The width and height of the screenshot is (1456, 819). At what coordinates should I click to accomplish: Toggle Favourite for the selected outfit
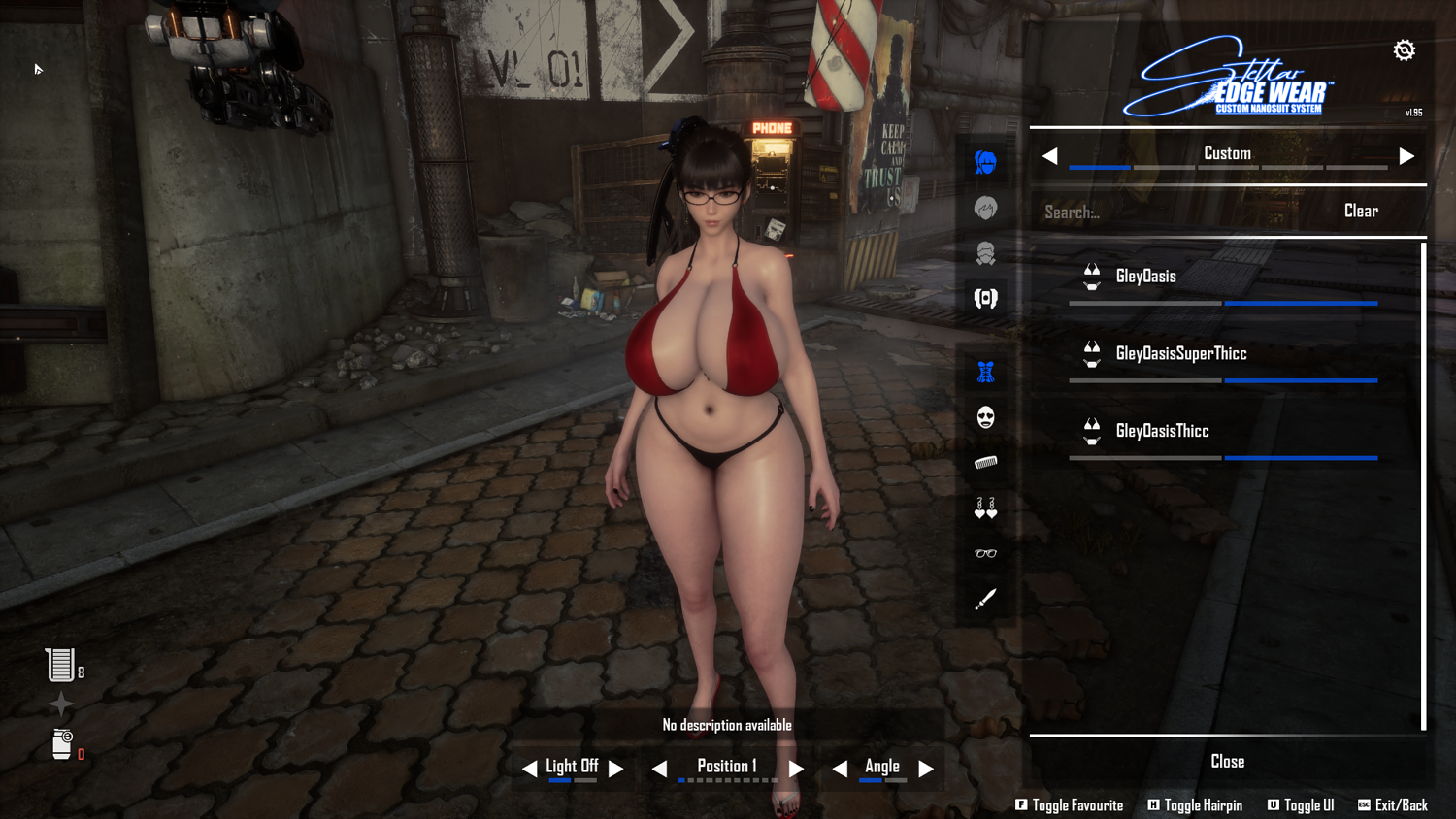(1069, 805)
